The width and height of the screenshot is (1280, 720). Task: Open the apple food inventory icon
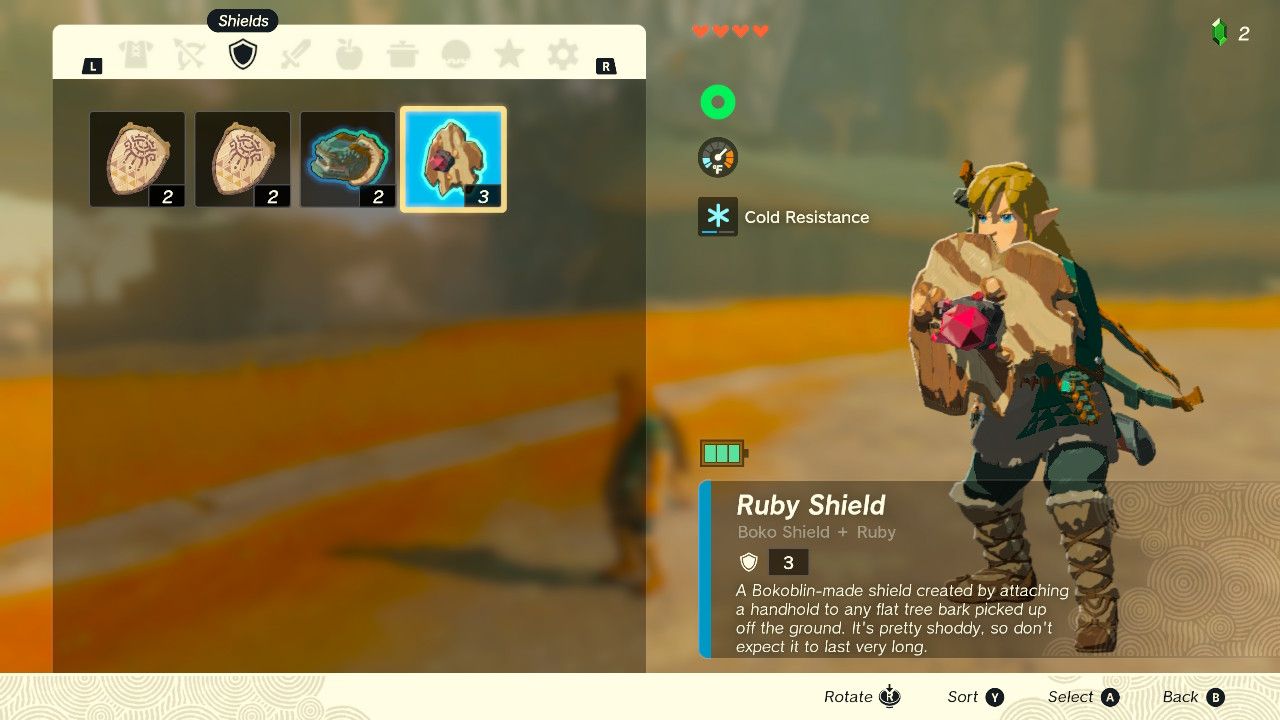click(x=349, y=54)
